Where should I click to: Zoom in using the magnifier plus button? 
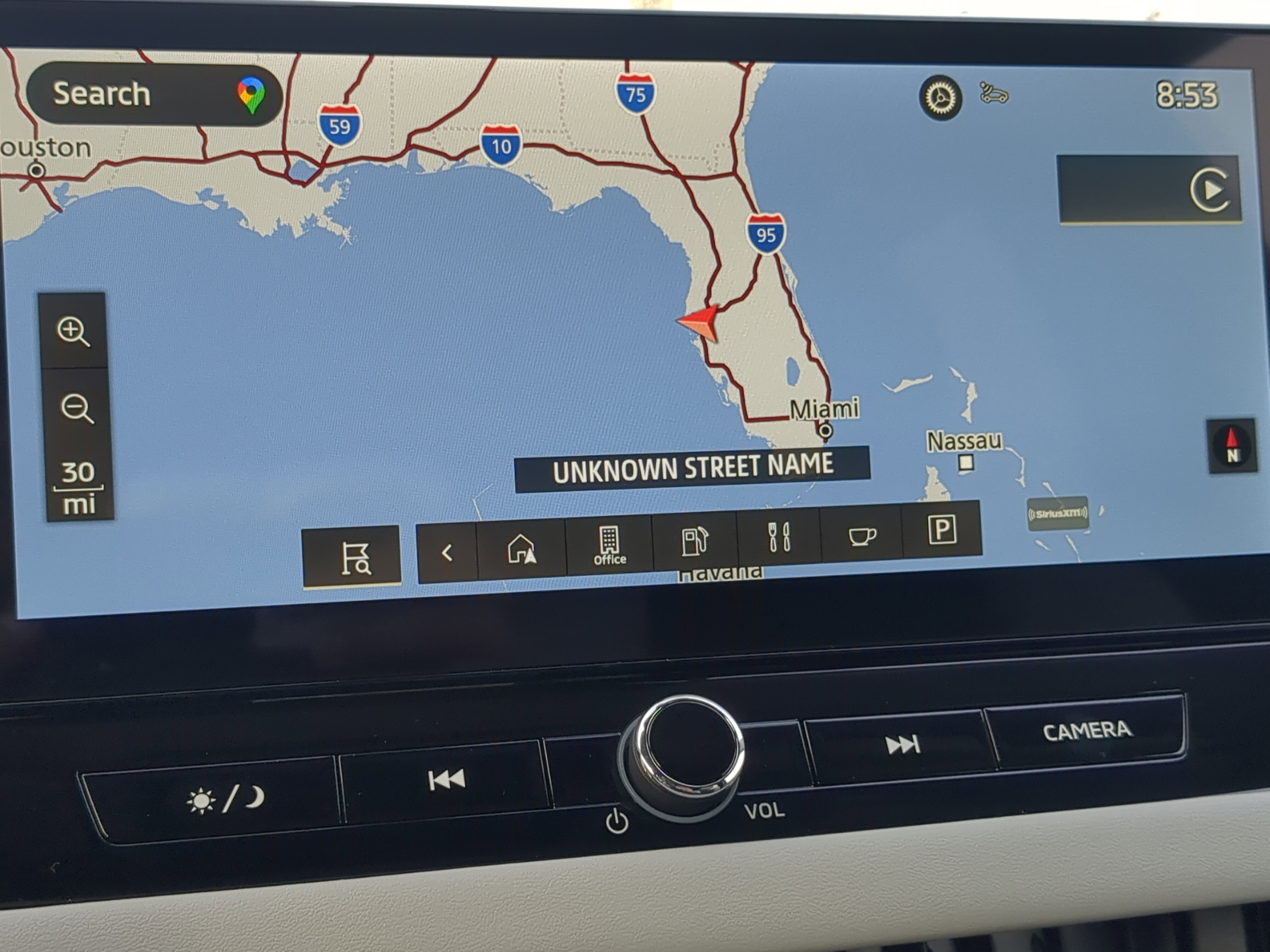[x=73, y=331]
